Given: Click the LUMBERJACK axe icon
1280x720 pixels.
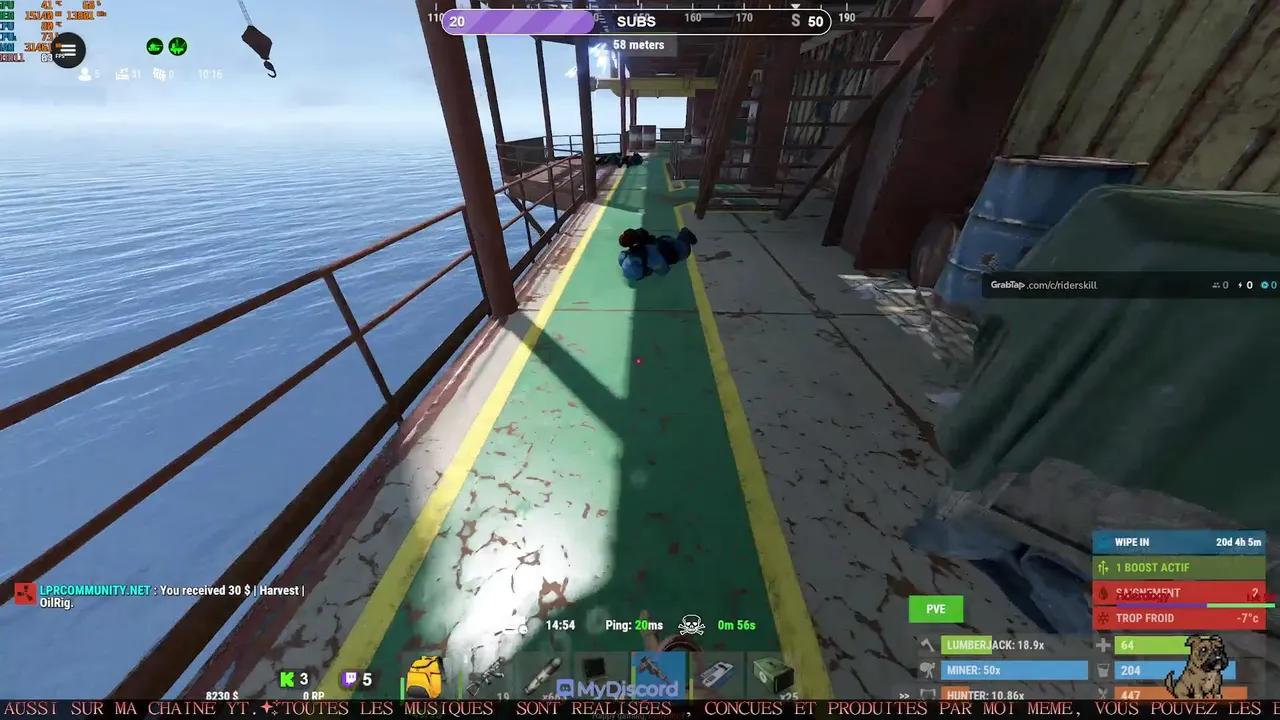Looking at the screenshot, I should coord(928,646).
